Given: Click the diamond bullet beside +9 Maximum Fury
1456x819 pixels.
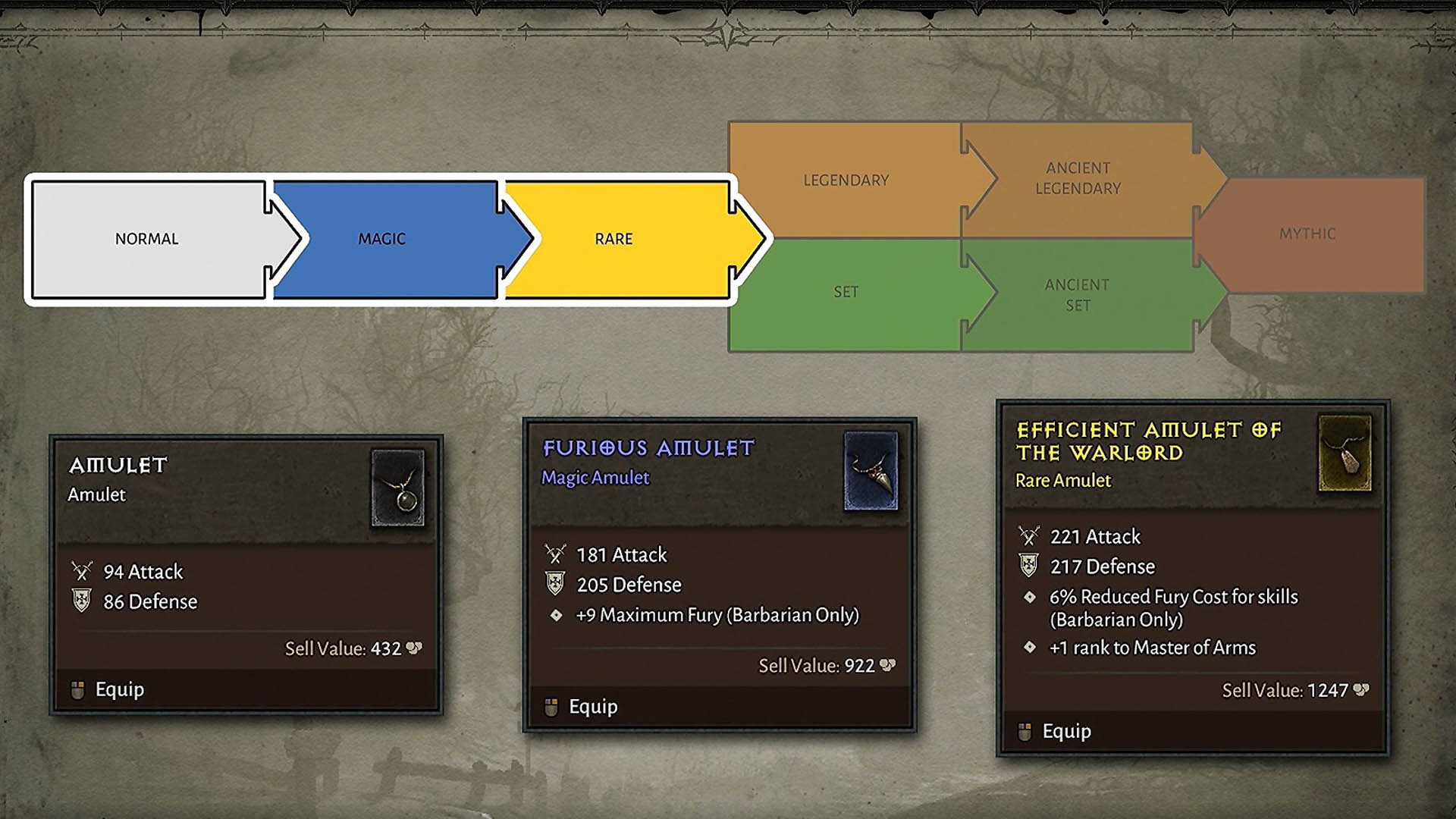Looking at the screenshot, I should coord(557,616).
